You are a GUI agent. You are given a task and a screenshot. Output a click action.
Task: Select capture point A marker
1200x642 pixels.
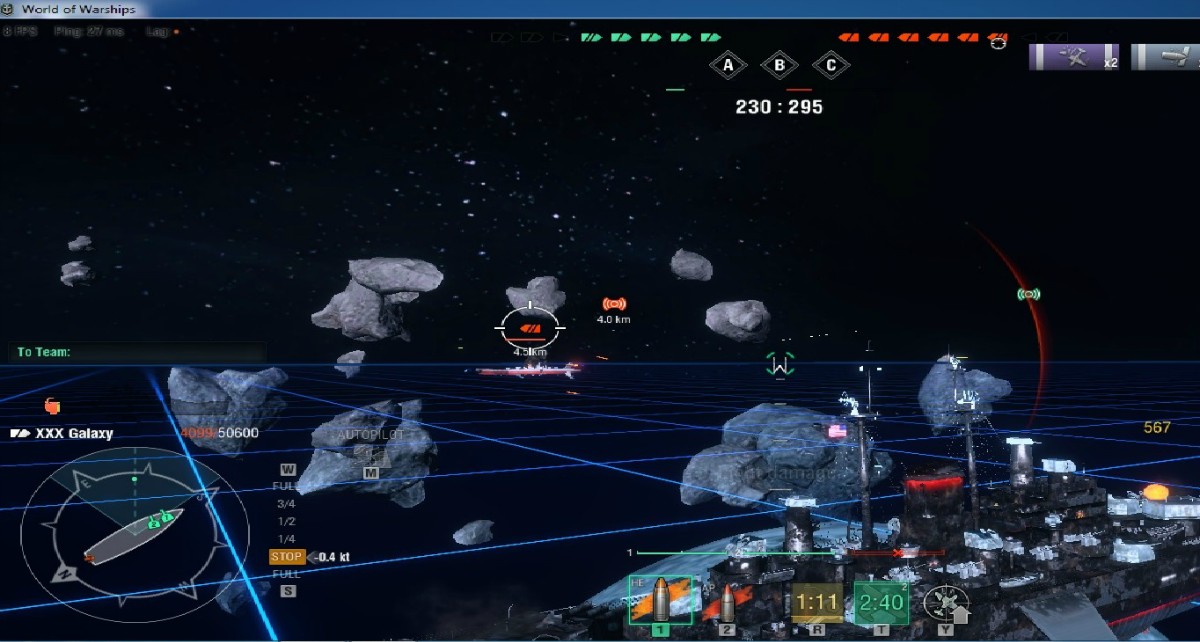tap(728, 67)
